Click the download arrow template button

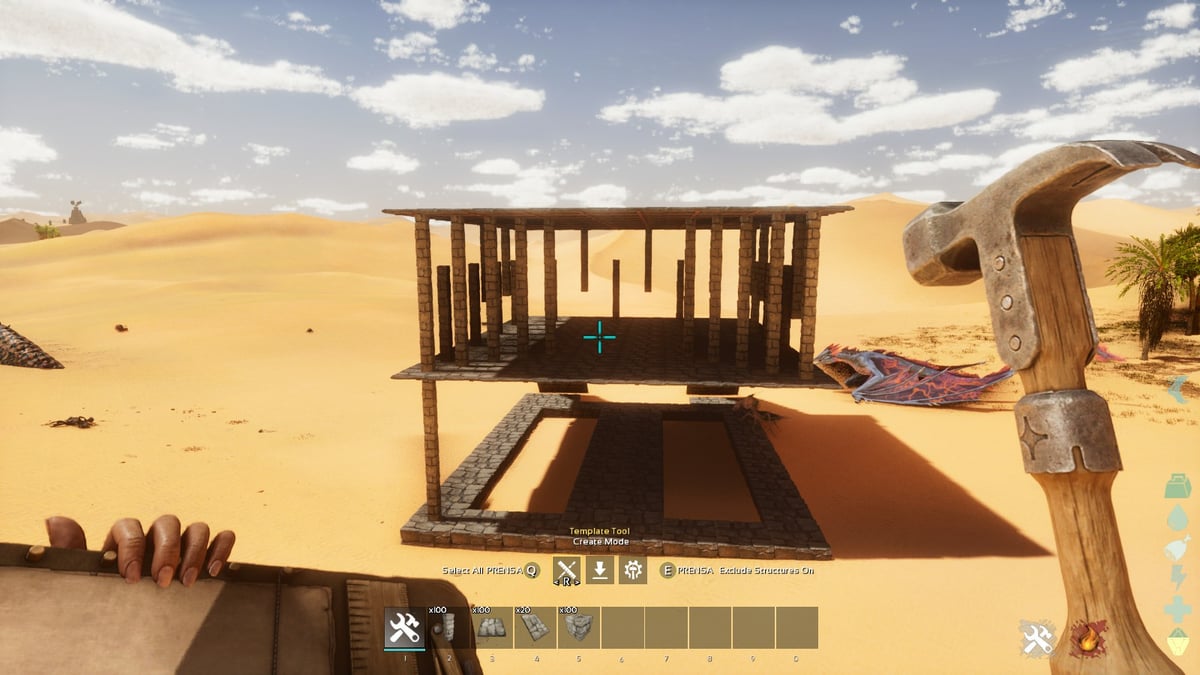[x=600, y=570]
